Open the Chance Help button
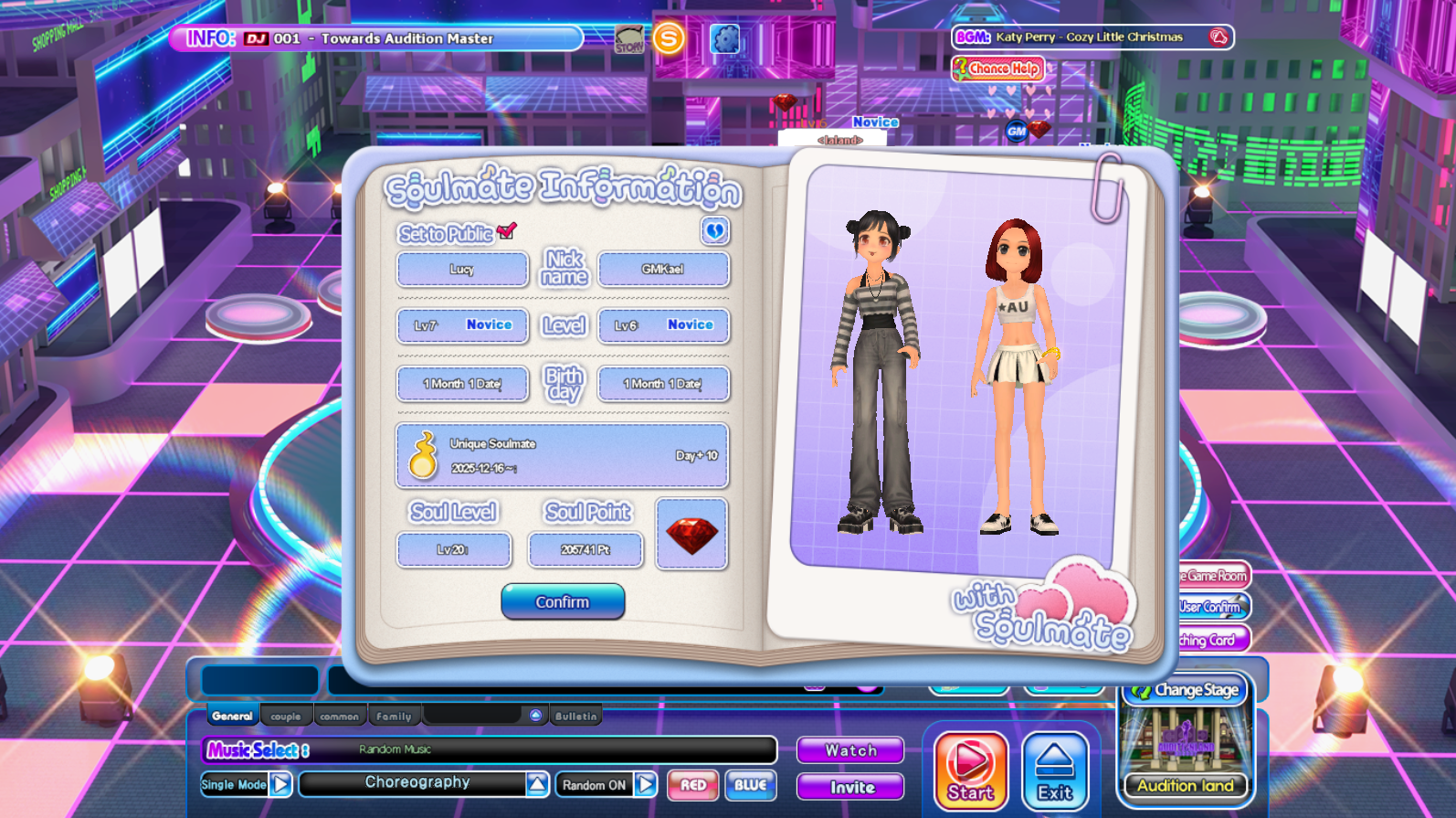The image size is (1456, 818). 997,69
